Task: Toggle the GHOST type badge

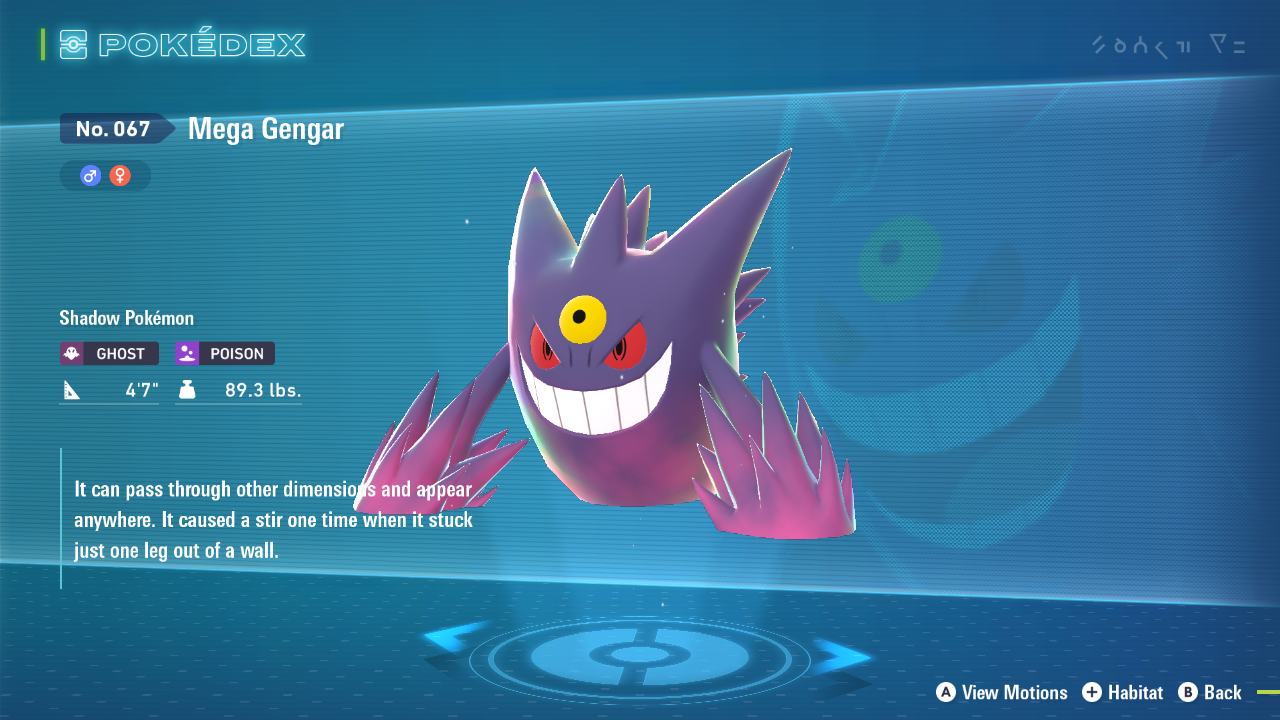Action: click(x=108, y=353)
